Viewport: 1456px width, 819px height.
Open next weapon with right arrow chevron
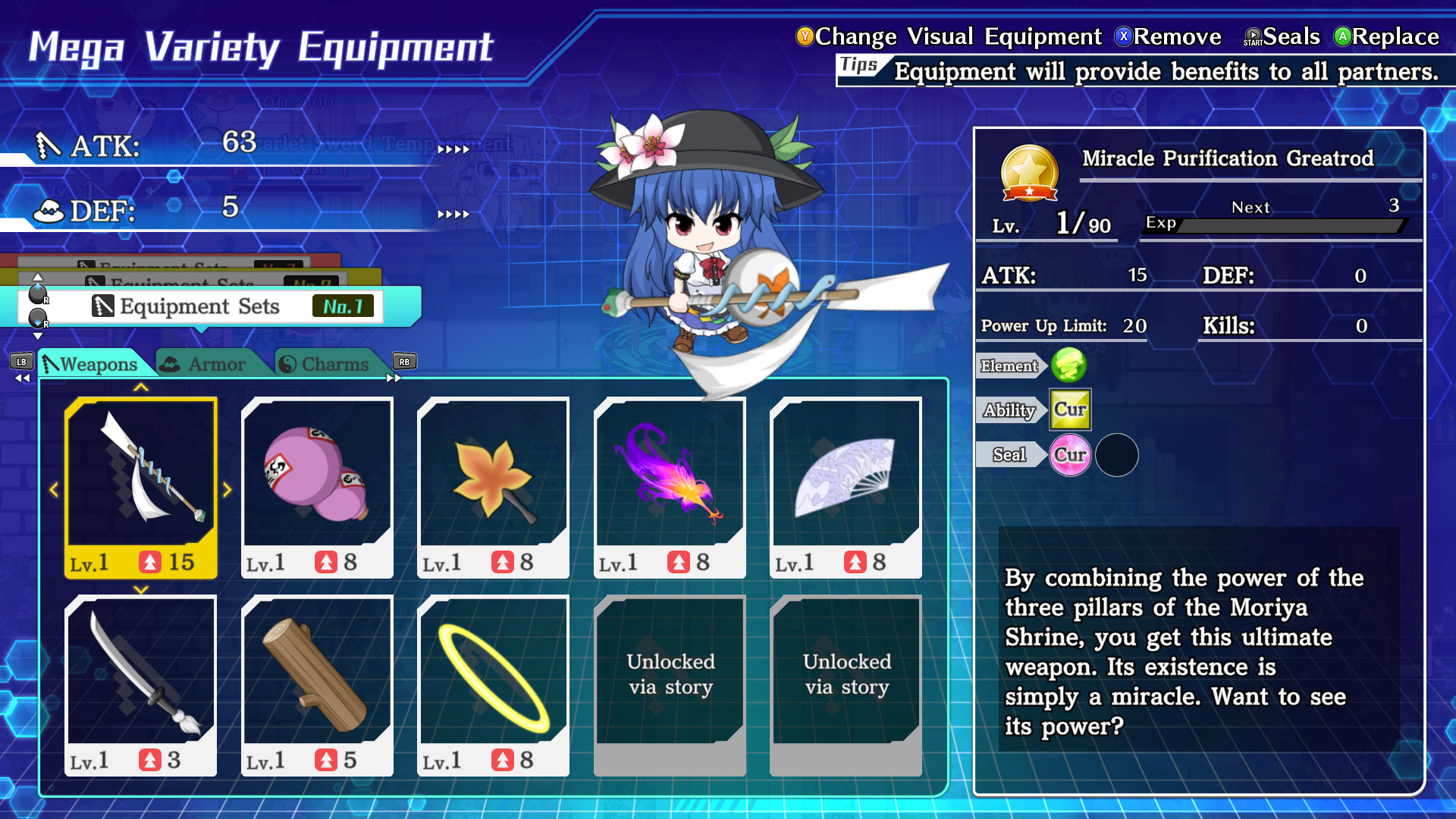[227, 490]
